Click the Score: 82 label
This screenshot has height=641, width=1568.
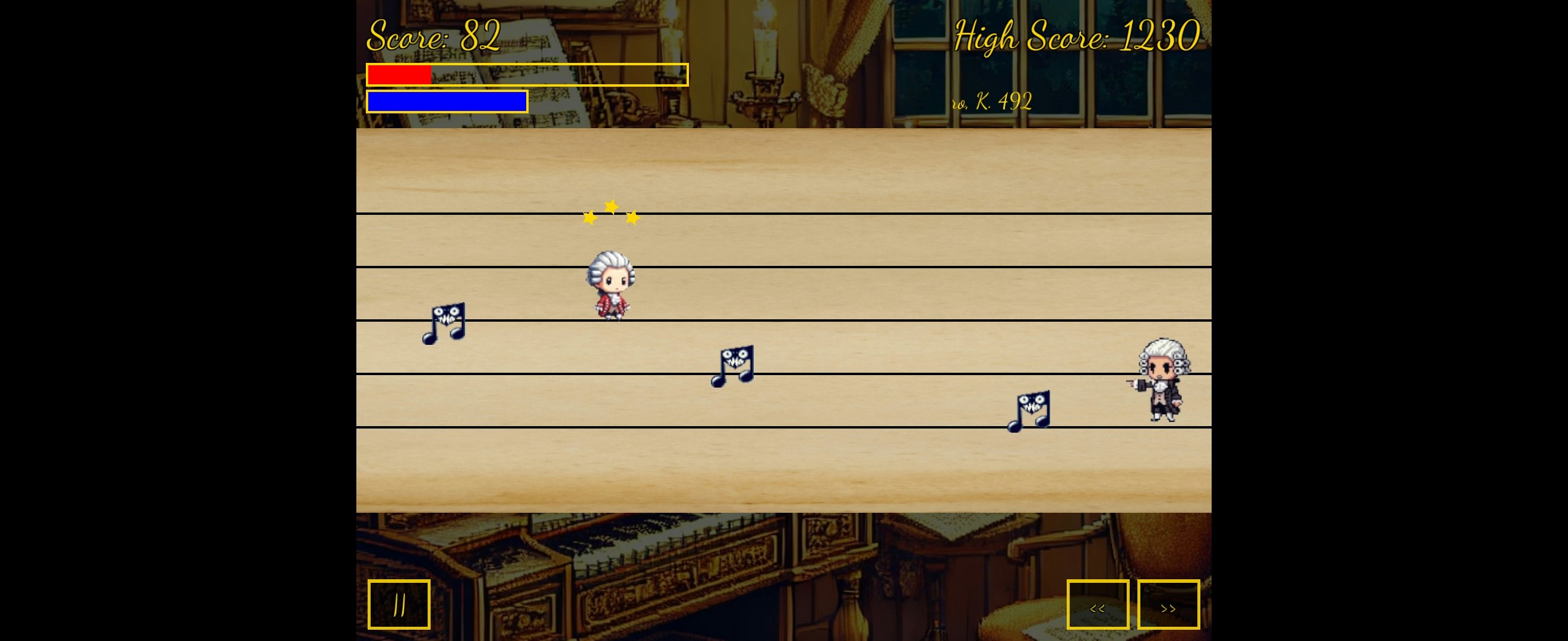(x=432, y=35)
